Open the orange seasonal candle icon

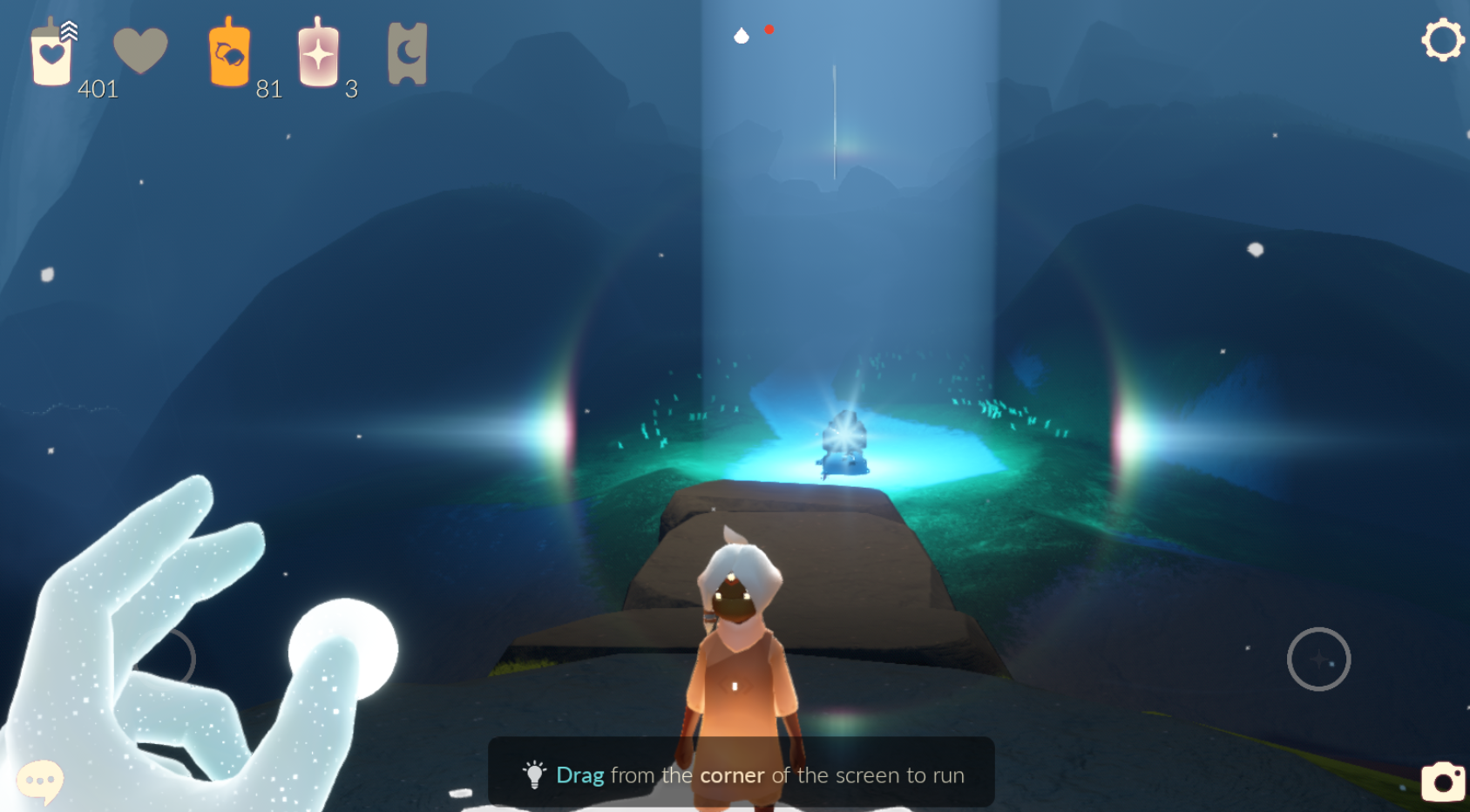[x=229, y=54]
